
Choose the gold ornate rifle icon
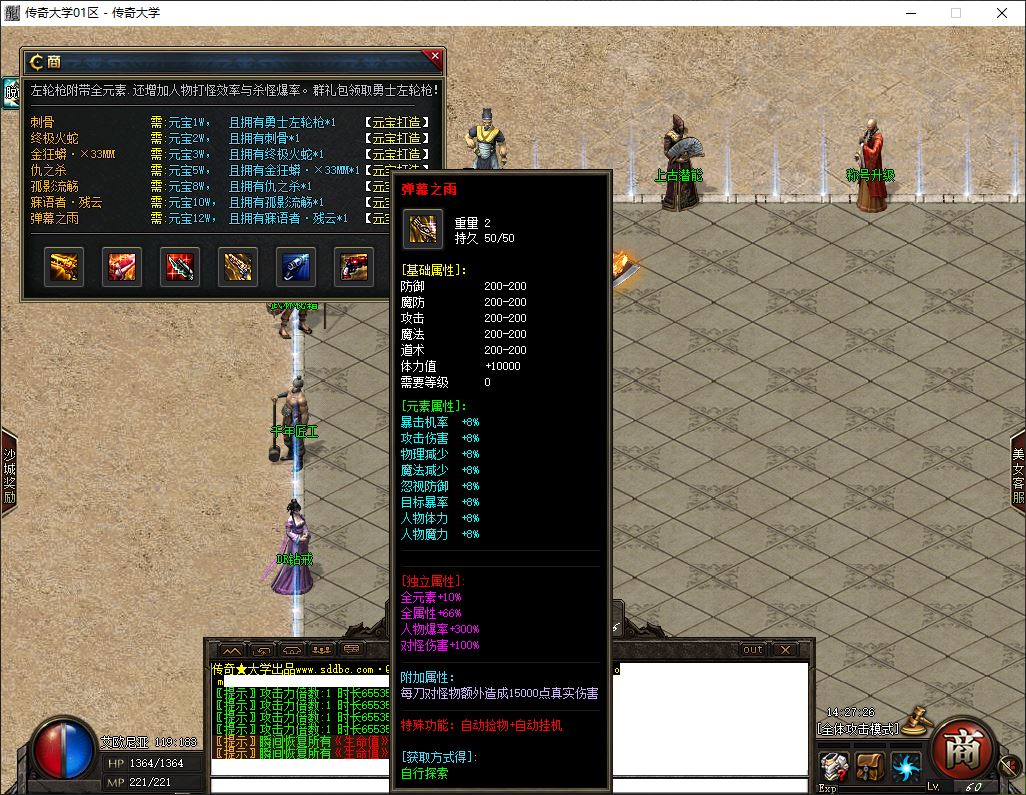pyautogui.click(x=238, y=265)
